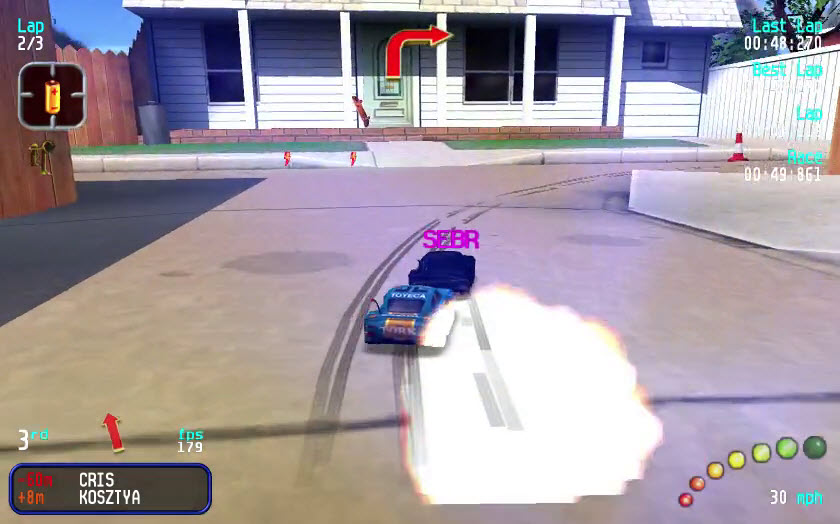
Task: Click the small red heading arrow indicator
Action: pos(113,431)
